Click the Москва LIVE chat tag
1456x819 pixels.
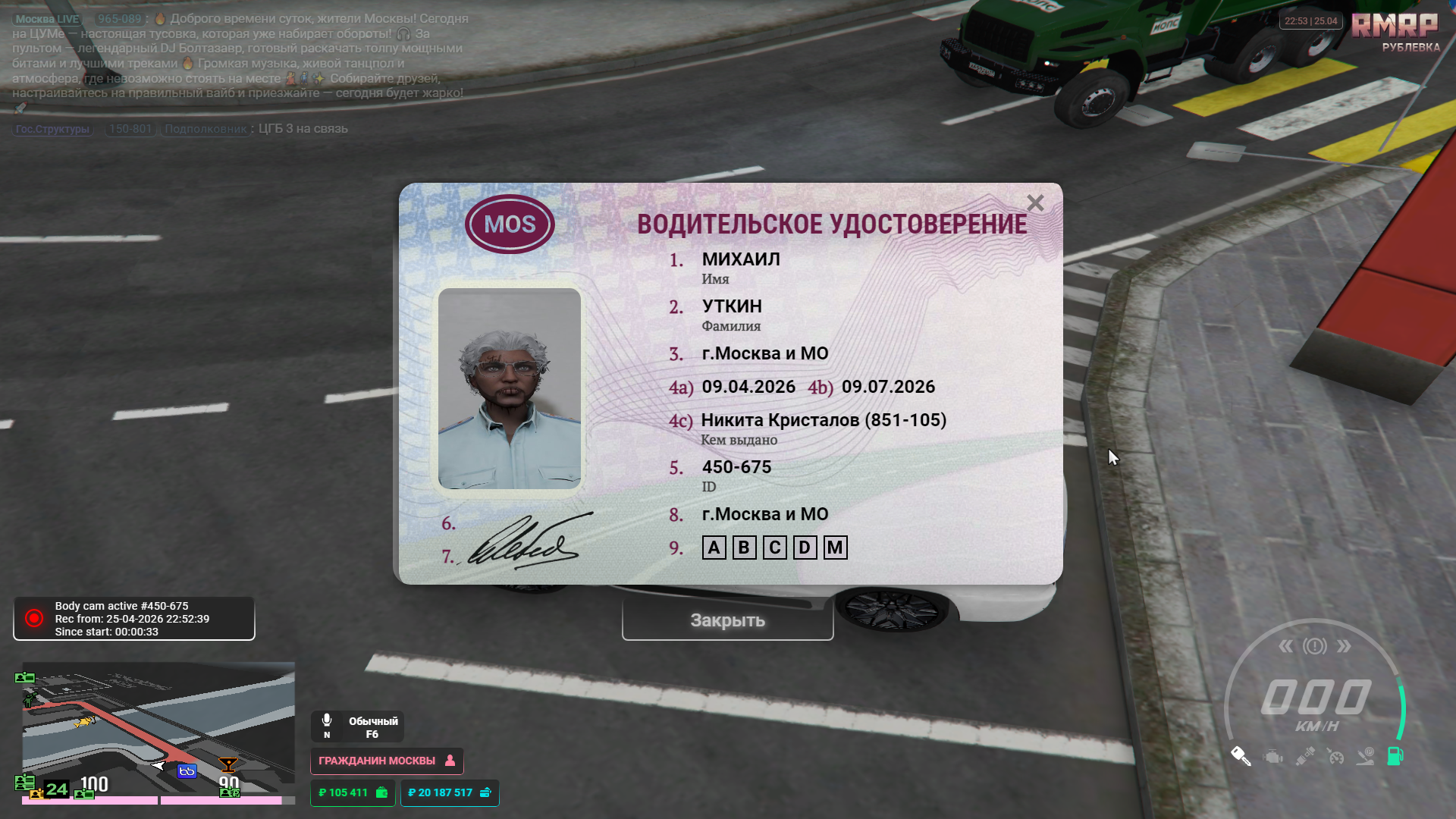[x=47, y=19]
